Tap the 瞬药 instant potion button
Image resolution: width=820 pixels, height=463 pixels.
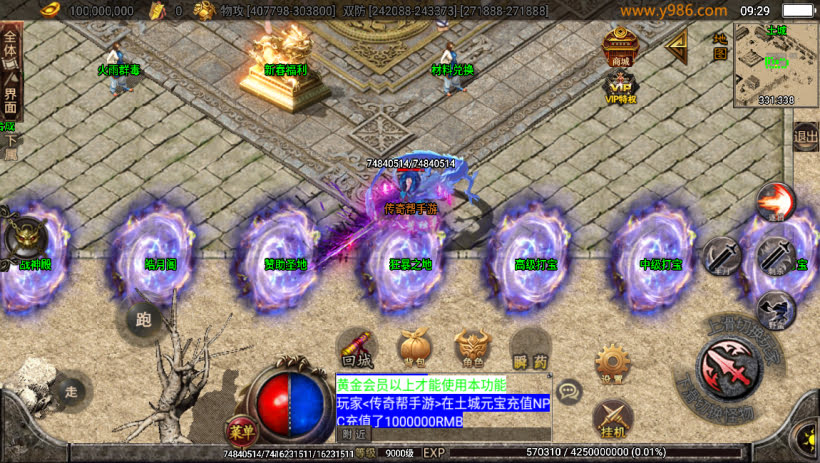click(530, 347)
